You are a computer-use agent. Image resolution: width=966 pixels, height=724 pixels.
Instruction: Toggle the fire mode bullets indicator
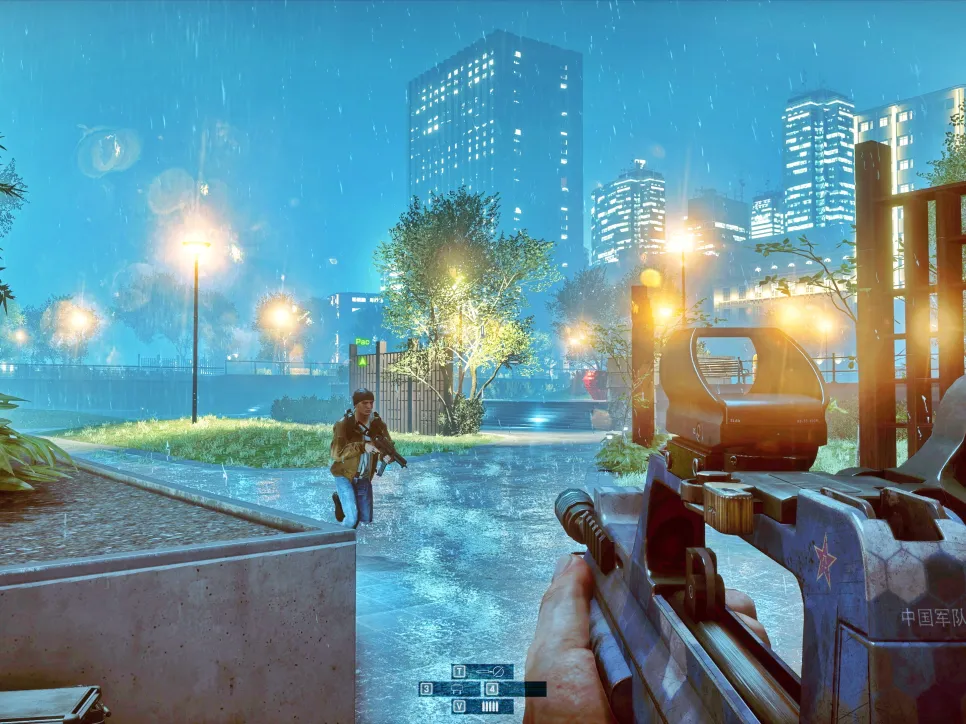[490, 706]
